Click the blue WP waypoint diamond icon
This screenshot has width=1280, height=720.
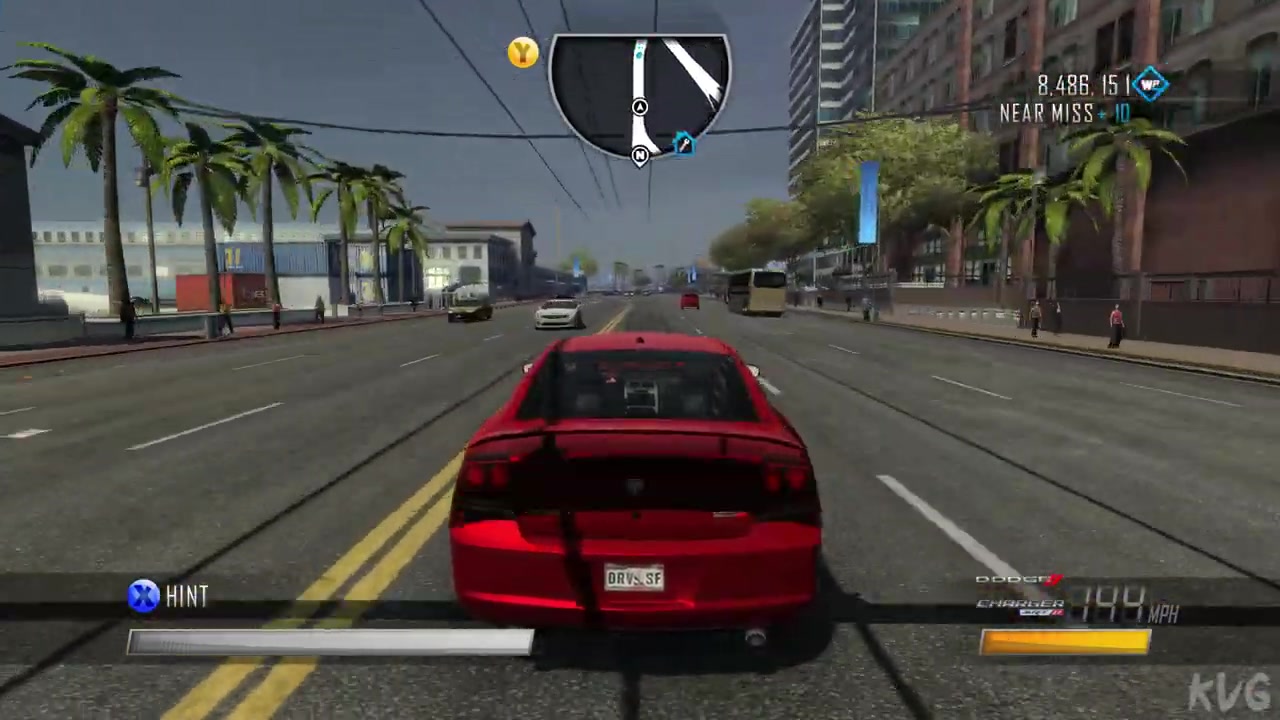pyautogui.click(x=1150, y=86)
